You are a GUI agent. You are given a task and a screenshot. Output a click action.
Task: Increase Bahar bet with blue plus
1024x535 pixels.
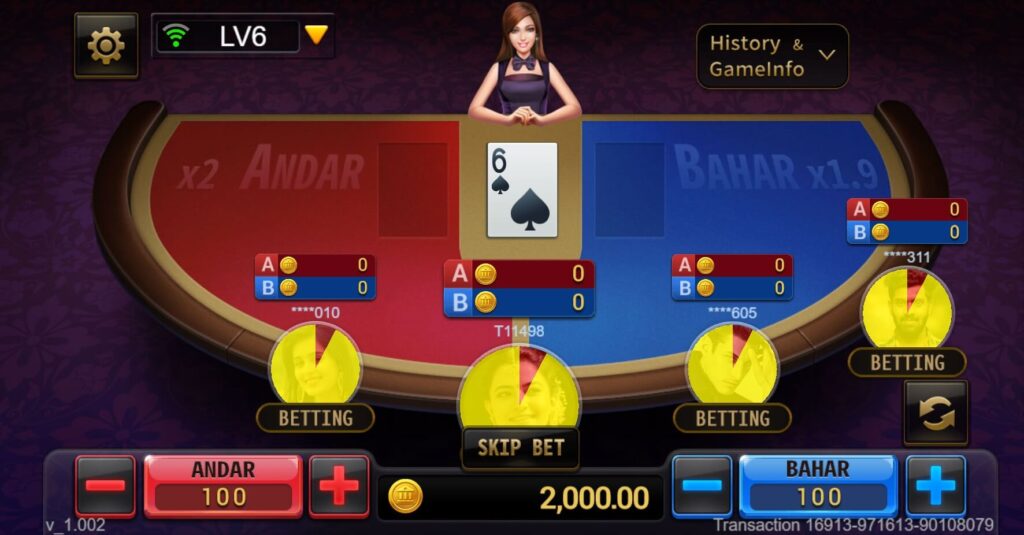pos(935,486)
